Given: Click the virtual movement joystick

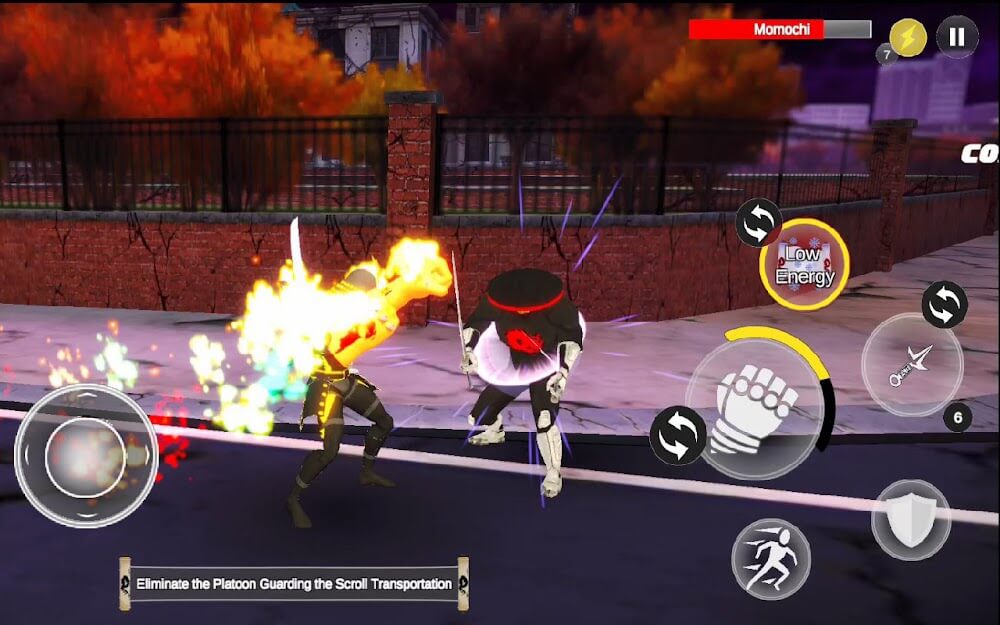Looking at the screenshot, I should [86, 455].
